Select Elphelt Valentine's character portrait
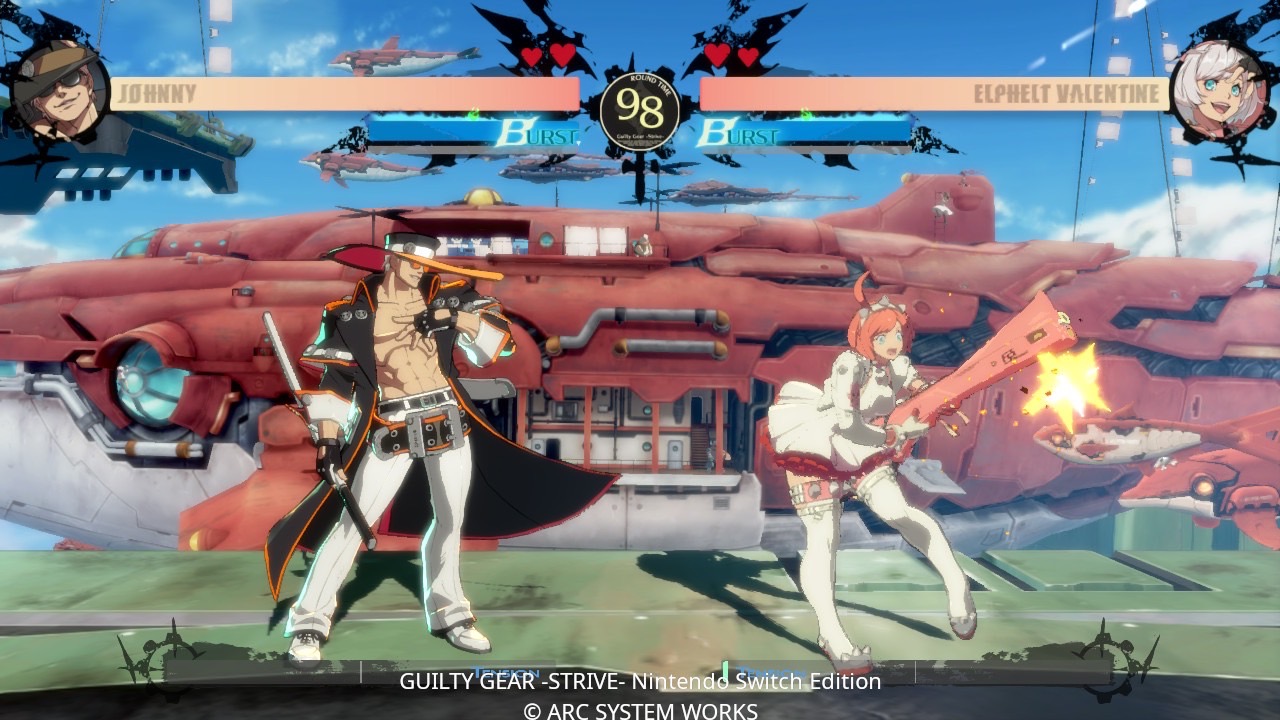 1218,90
